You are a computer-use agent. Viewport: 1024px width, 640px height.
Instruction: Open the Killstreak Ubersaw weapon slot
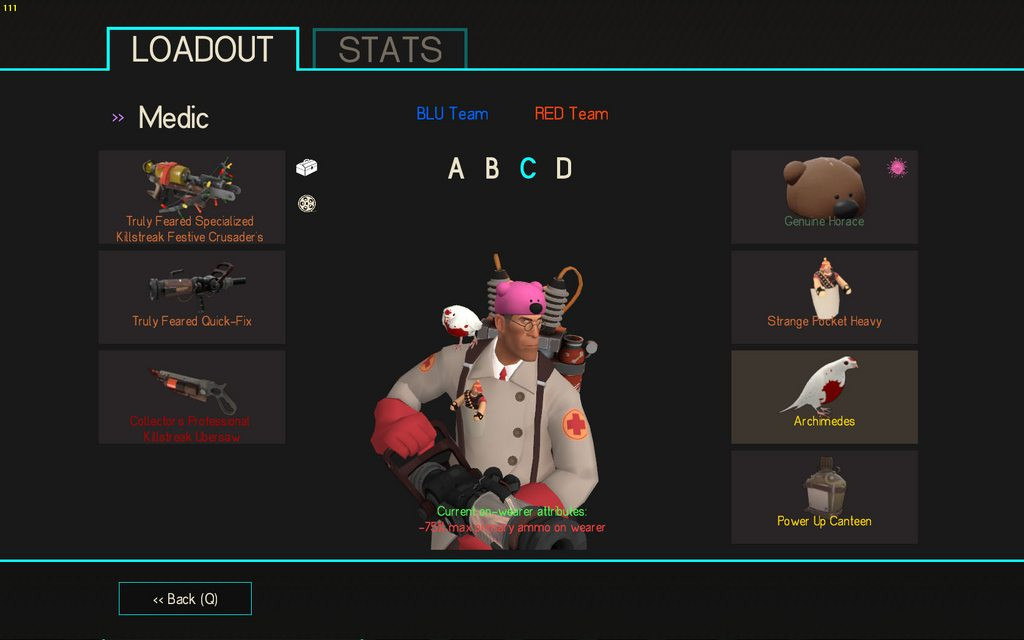point(191,397)
